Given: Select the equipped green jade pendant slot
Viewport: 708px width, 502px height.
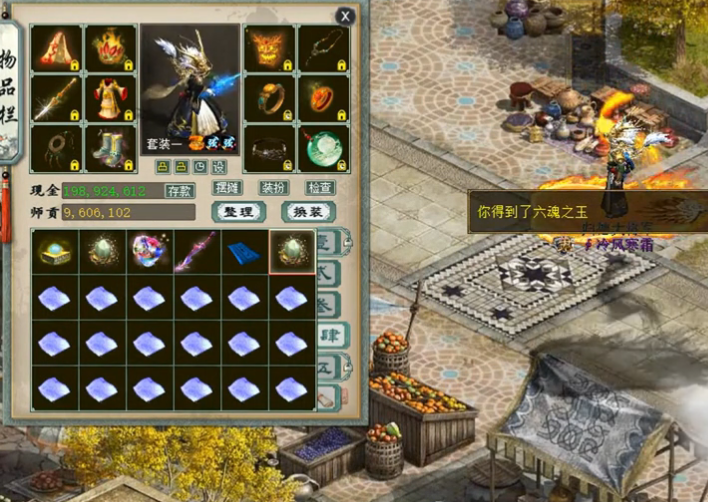Looking at the screenshot, I should 324,149.
